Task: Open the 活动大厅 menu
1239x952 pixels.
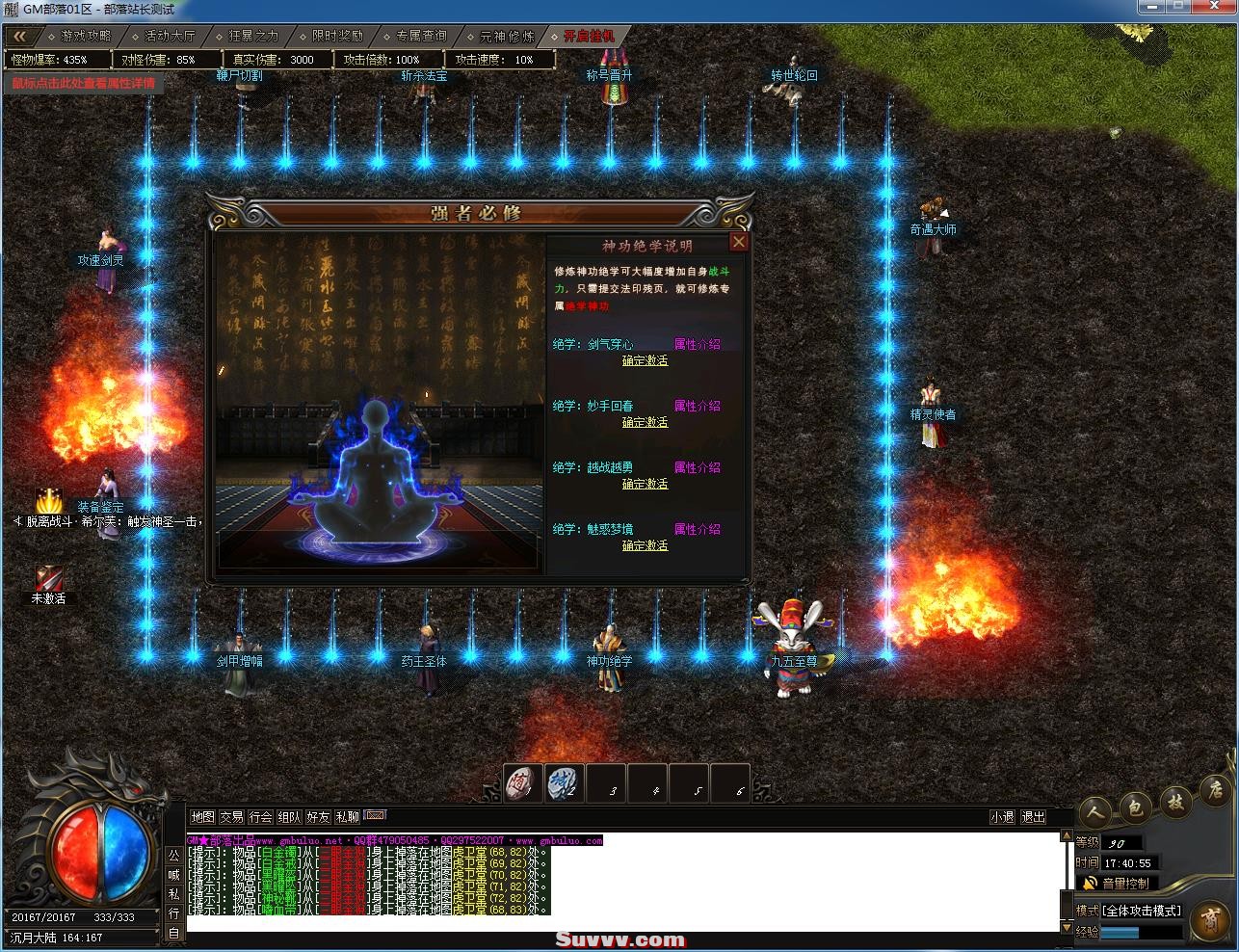Action: [x=170, y=36]
